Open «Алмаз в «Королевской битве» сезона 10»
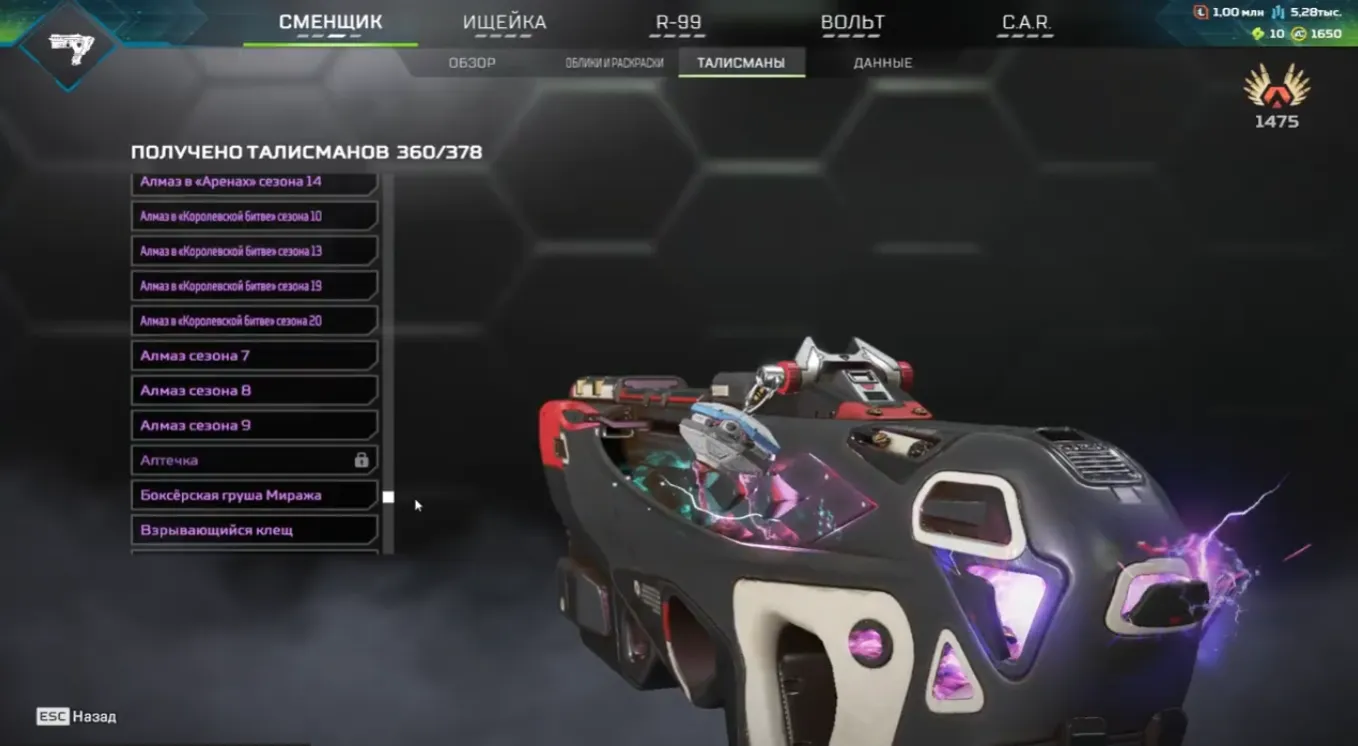Viewport: 1358px width, 746px height. (253, 216)
